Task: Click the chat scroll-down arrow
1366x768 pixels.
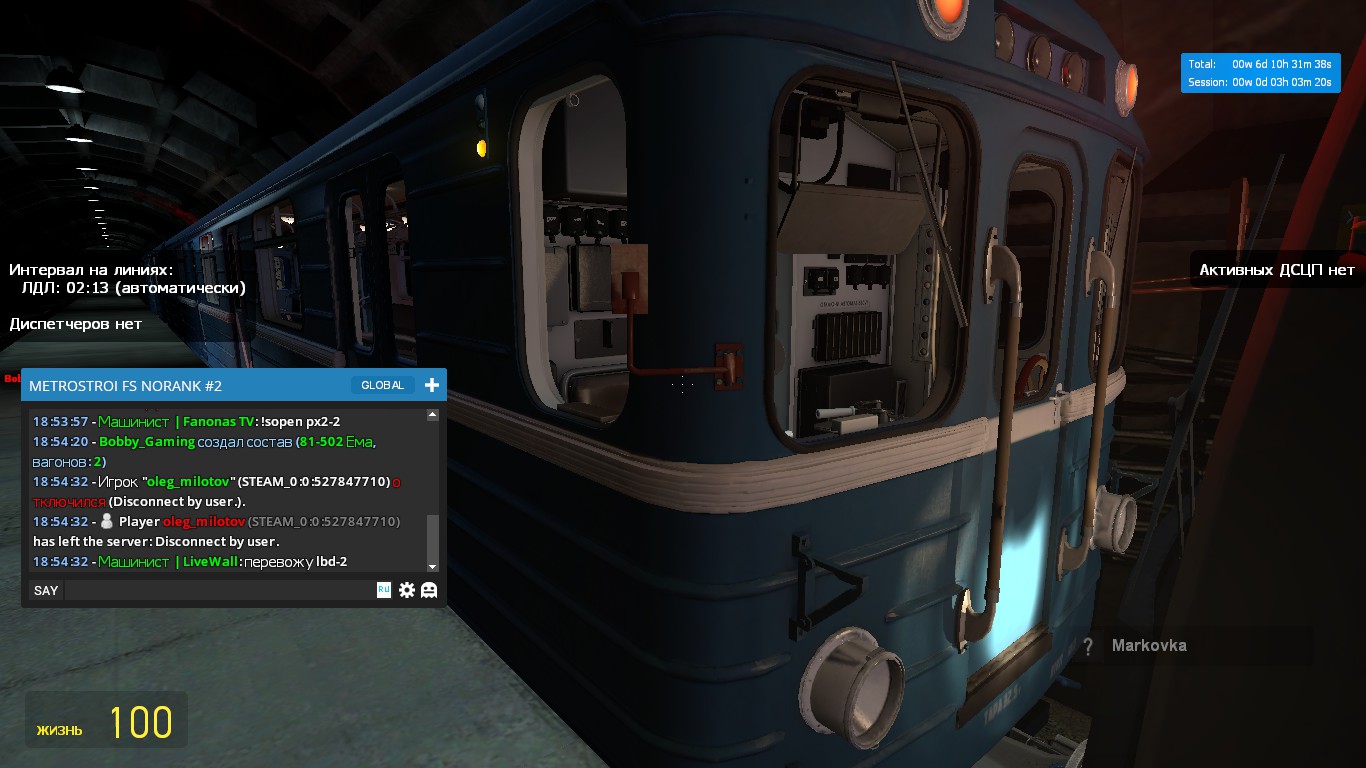Action: coord(432,566)
